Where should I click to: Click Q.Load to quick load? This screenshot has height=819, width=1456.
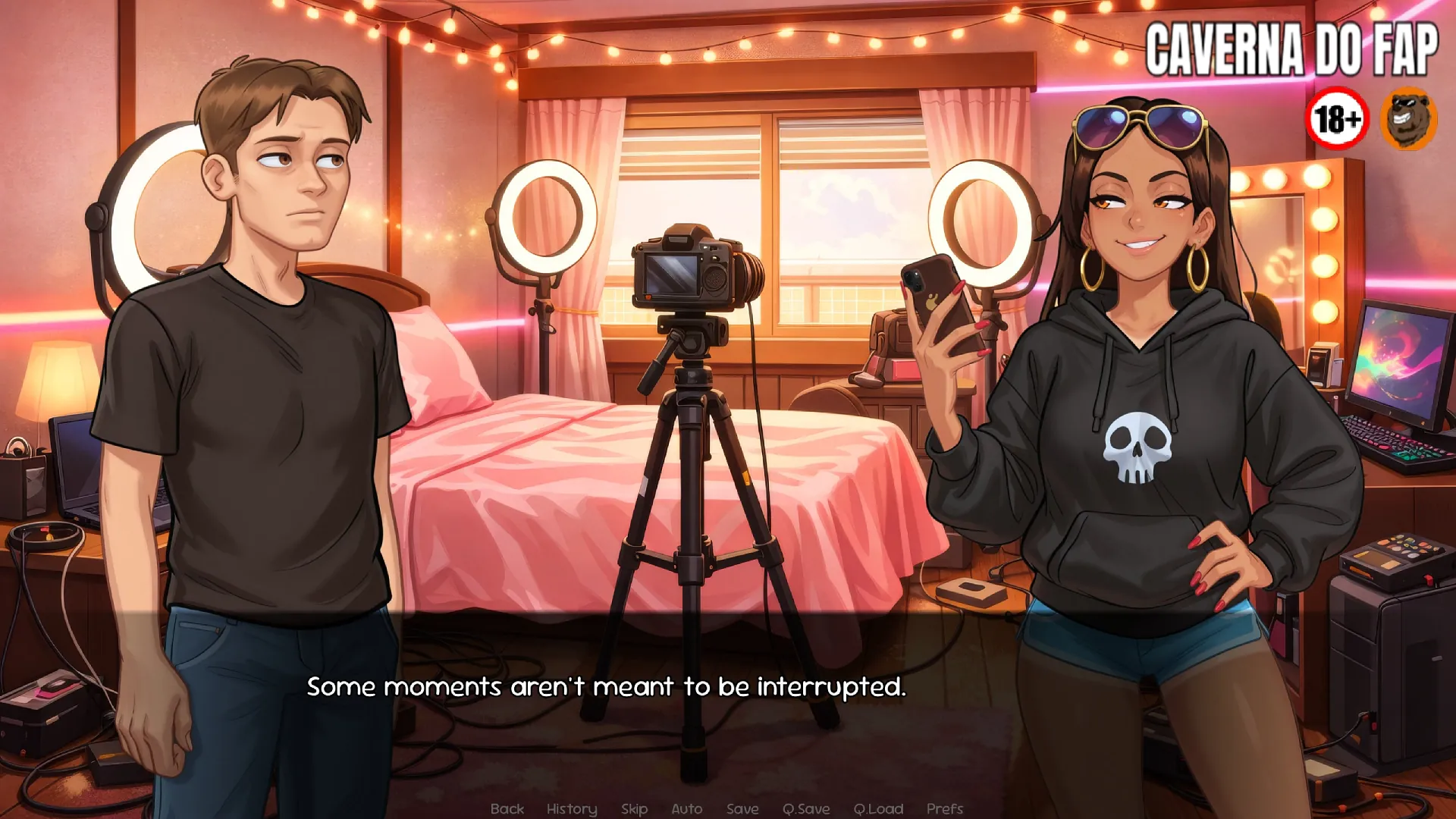pyautogui.click(x=877, y=809)
